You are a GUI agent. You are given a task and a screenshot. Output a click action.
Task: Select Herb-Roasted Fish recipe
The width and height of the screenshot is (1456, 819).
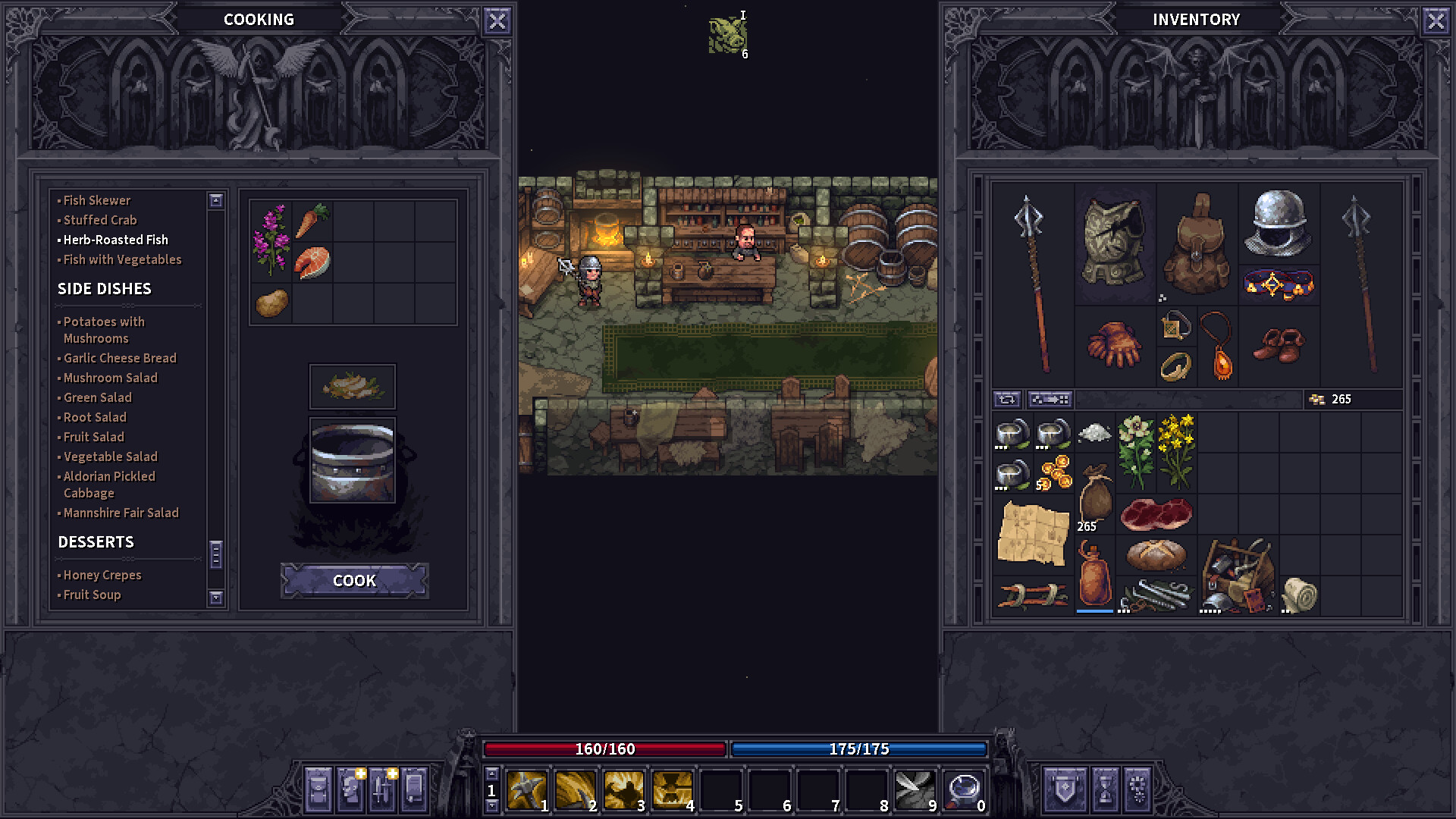114,240
